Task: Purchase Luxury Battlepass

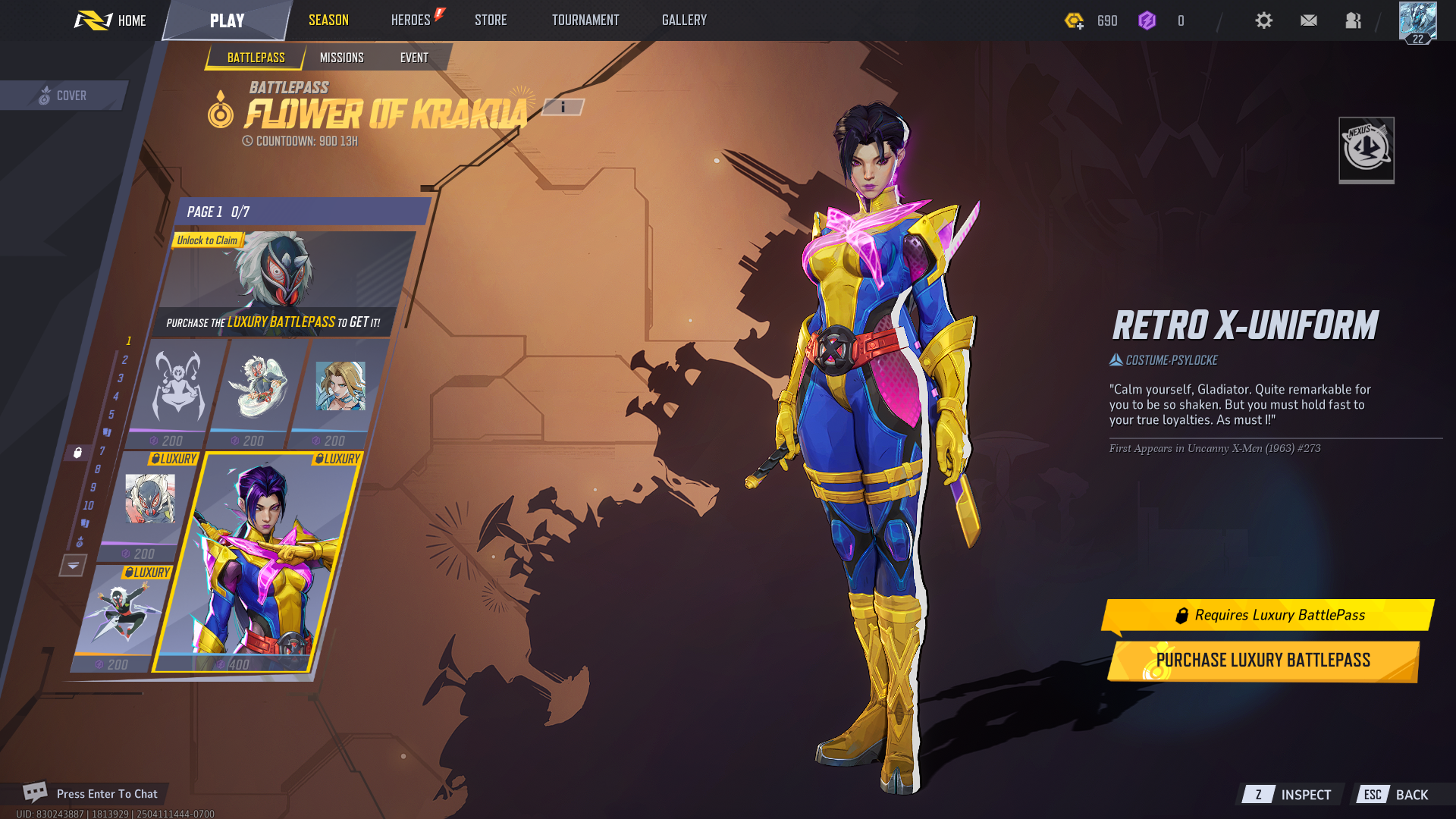Action: [1263, 661]
